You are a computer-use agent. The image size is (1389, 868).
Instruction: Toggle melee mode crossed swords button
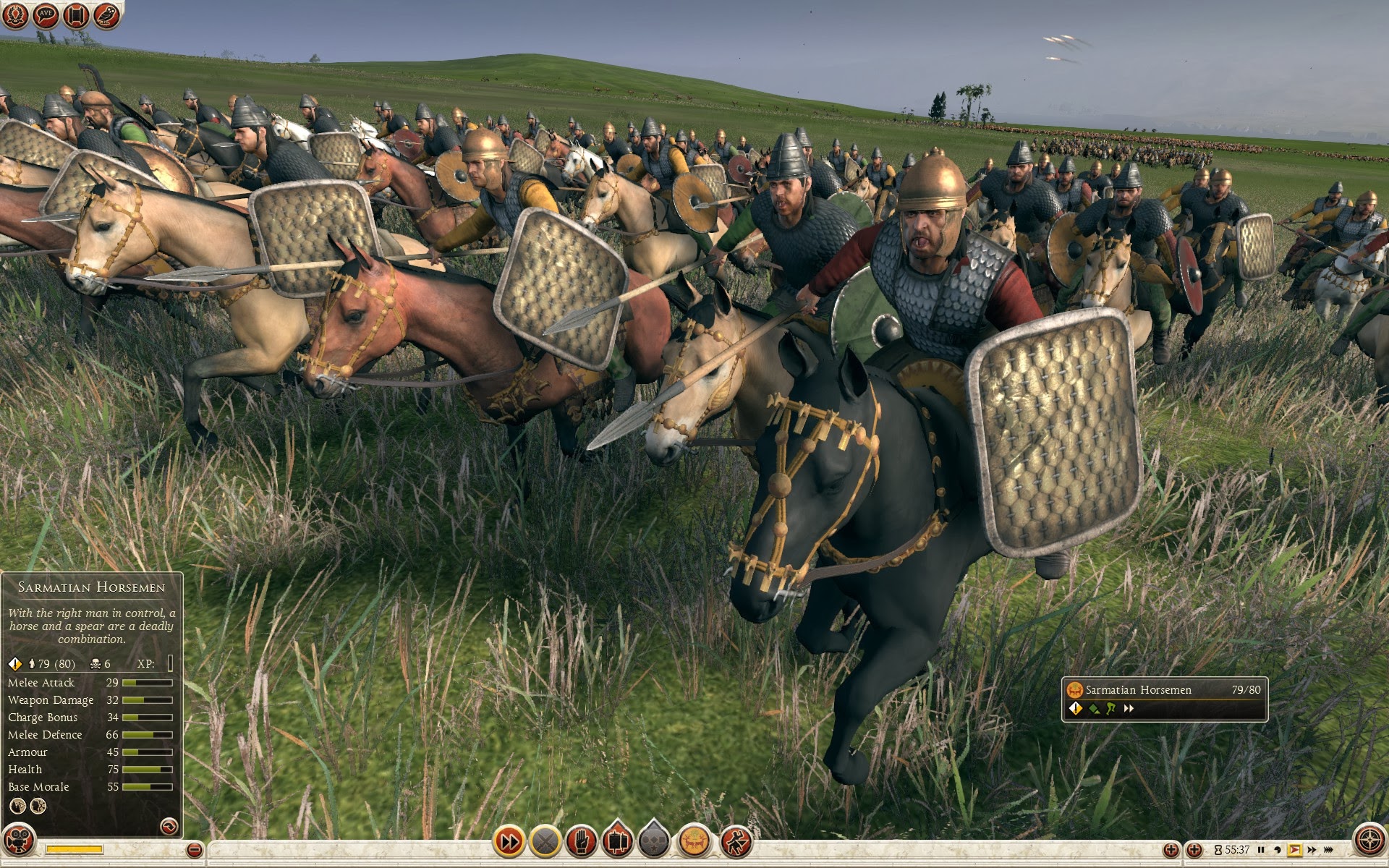coord(545,841)
